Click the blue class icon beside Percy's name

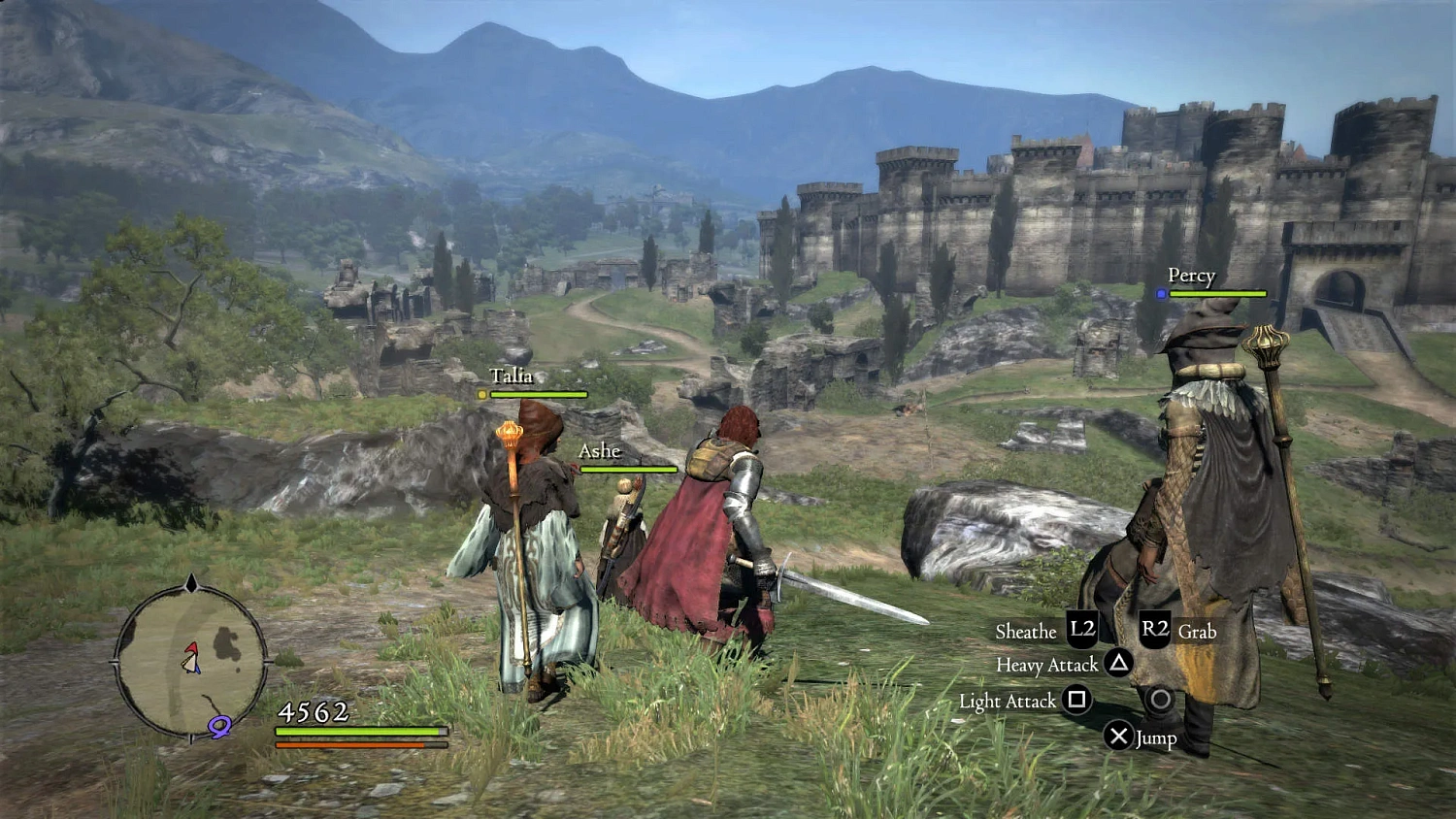1161,292
